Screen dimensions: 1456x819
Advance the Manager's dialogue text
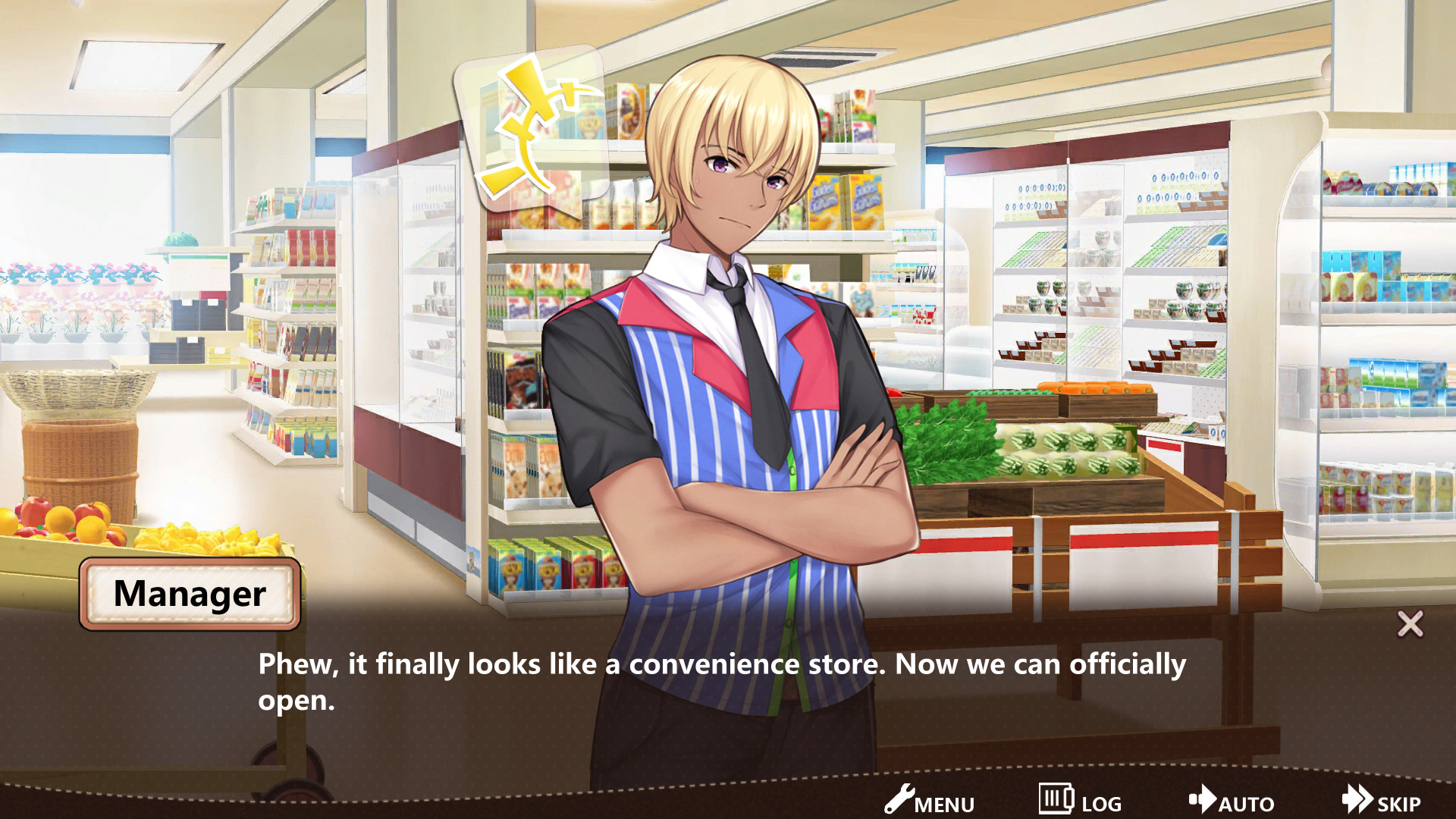pos(720,681)
